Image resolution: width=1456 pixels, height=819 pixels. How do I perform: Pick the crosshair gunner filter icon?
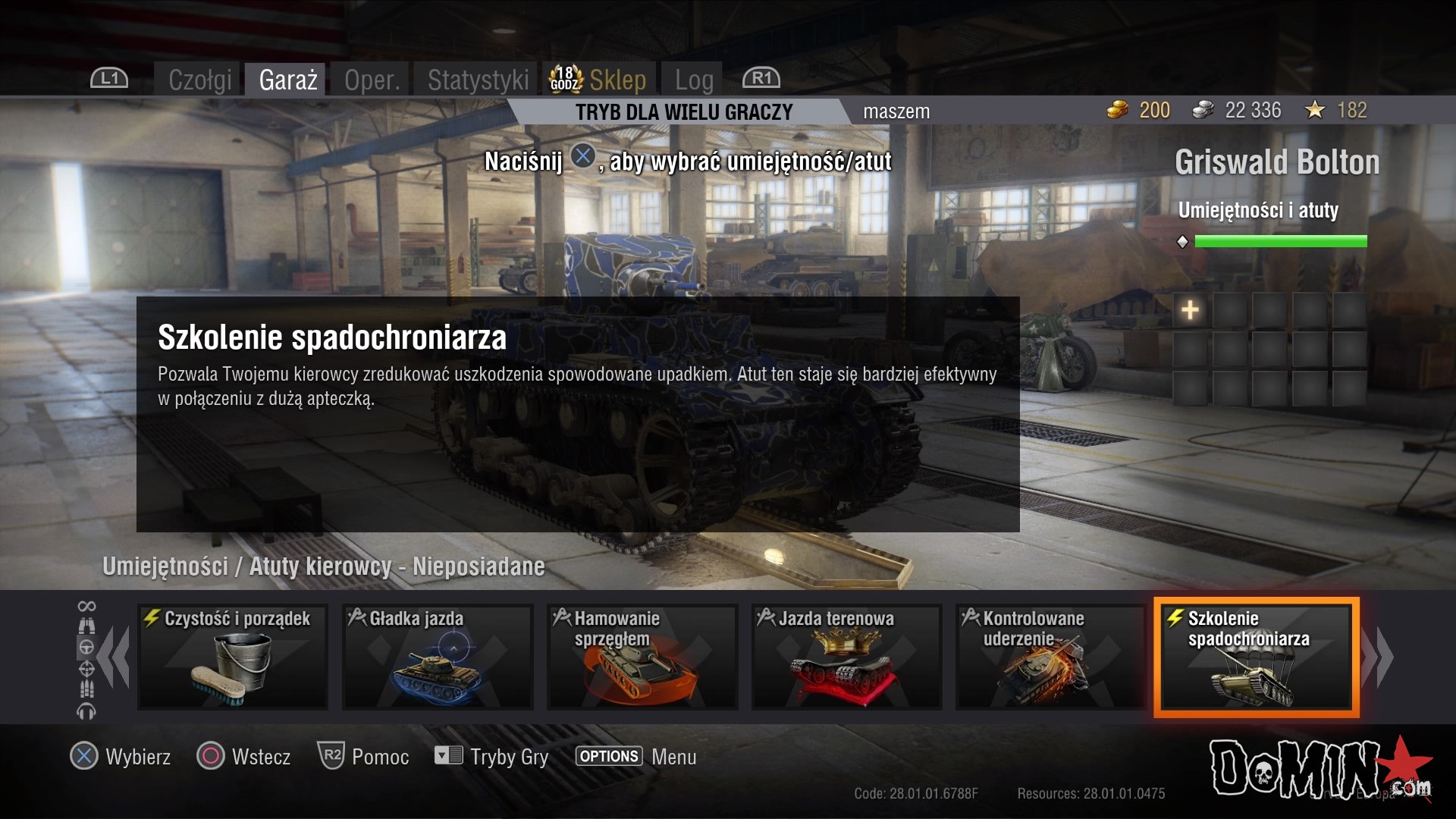(86, 669)
